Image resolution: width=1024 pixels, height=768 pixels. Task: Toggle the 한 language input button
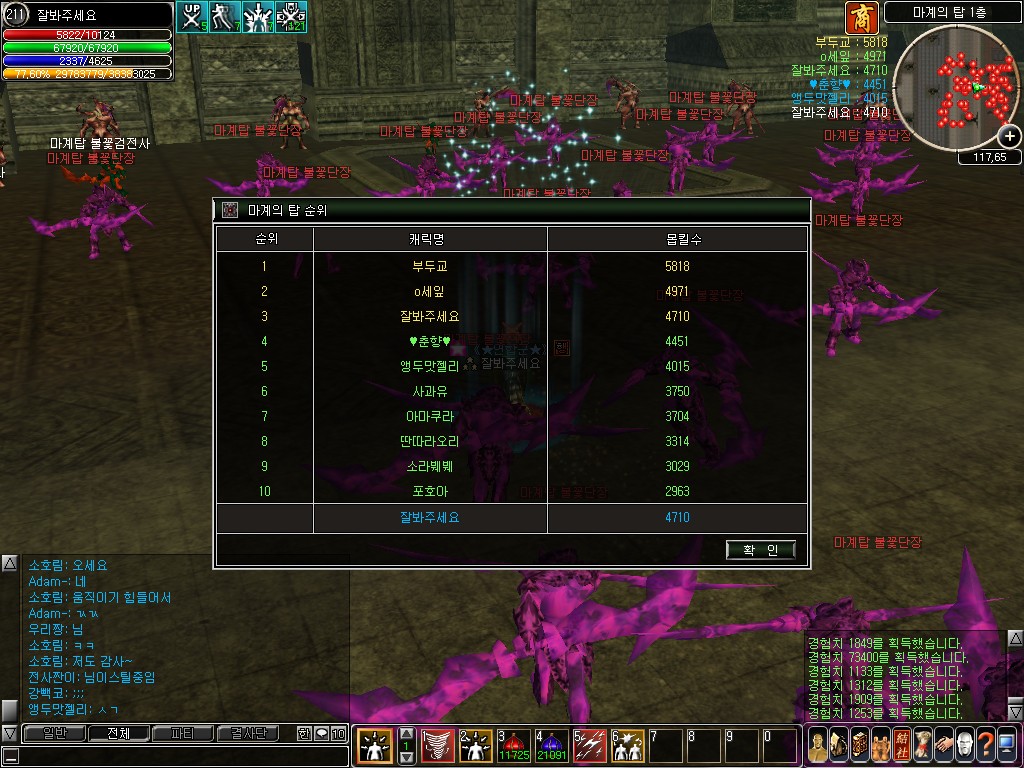click(x=304, y=734)
